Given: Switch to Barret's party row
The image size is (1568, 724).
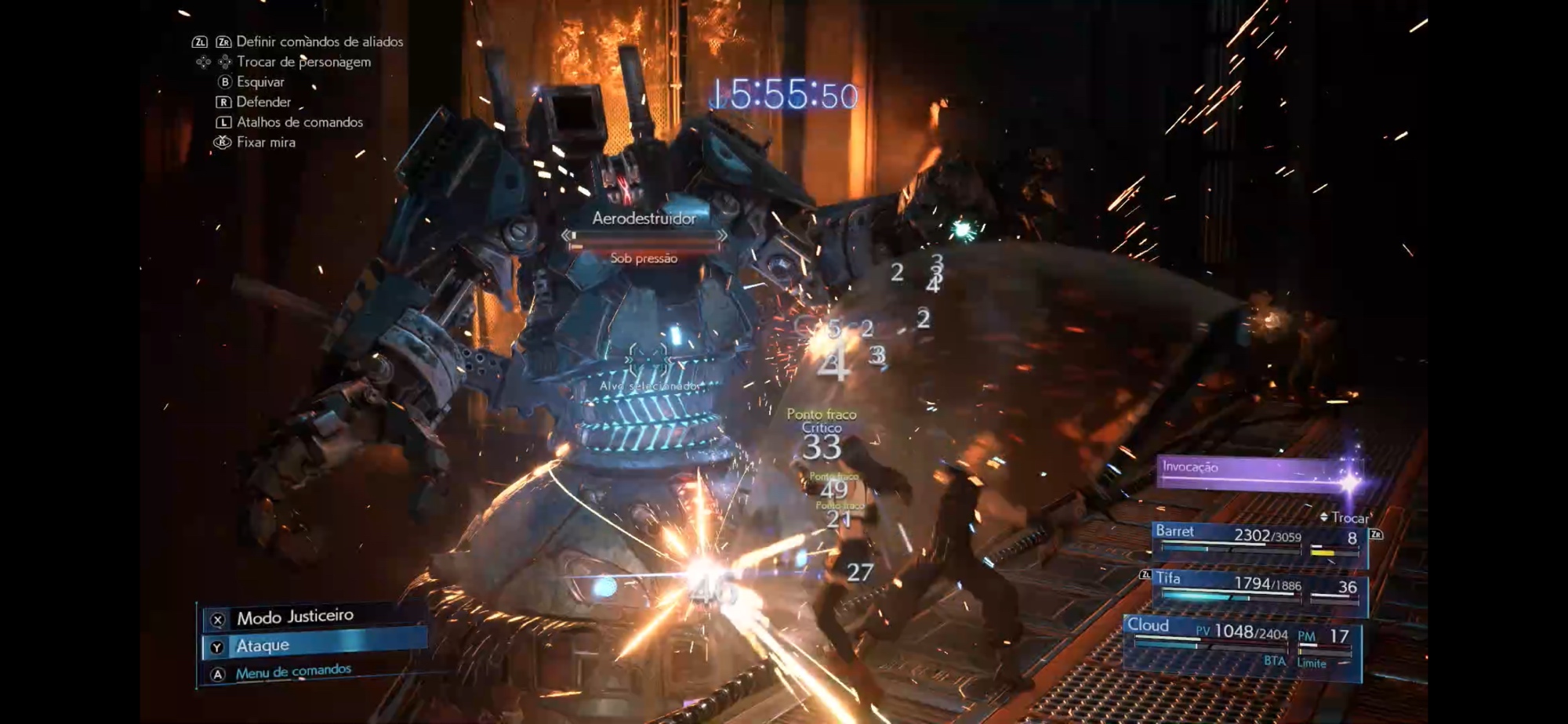Looking at the screenshot, I should tap(1258, 540).
